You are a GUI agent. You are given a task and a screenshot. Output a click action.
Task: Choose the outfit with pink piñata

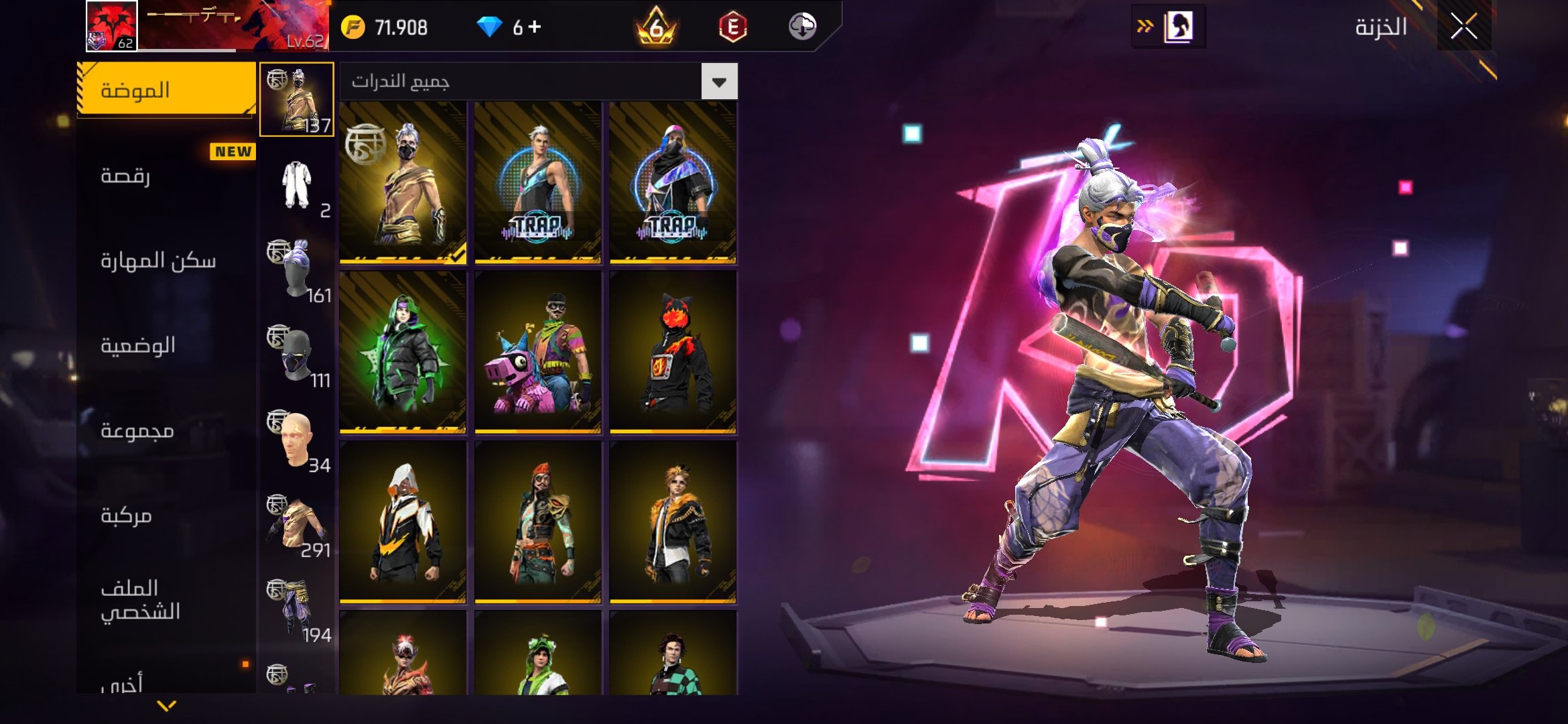point(538,353)
